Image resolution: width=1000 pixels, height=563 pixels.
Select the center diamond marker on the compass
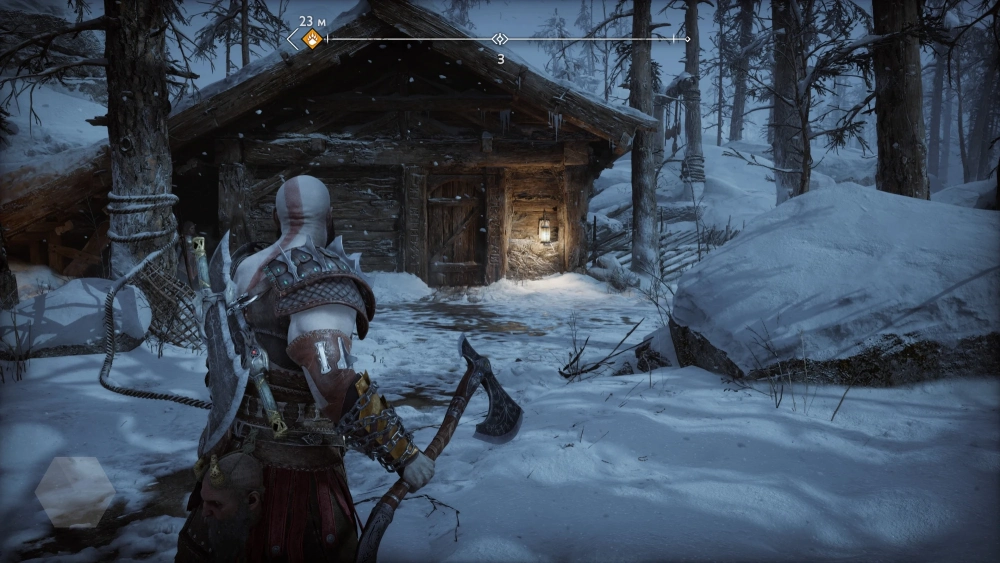click(500, 39)
